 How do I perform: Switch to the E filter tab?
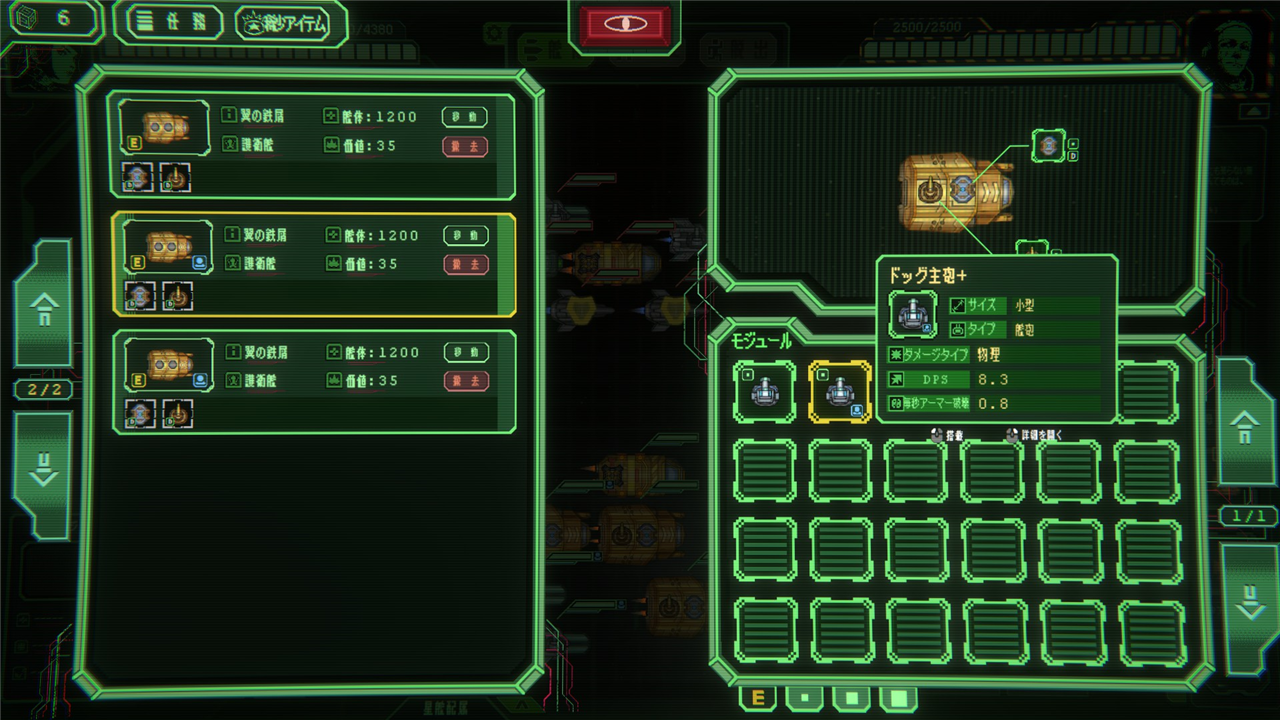(757, 698)
